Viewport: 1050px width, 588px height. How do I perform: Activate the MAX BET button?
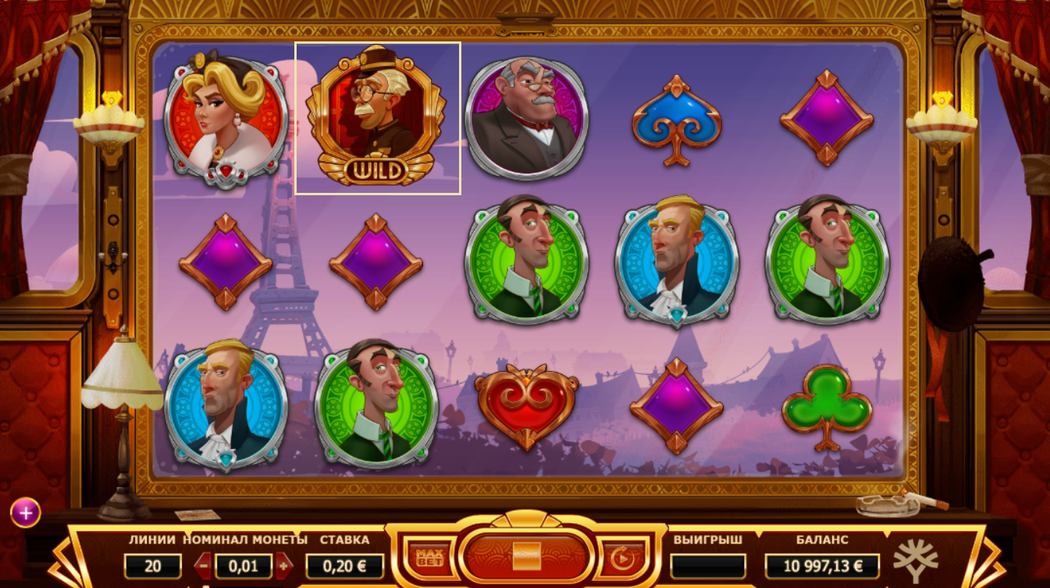[x=429, y=558]
